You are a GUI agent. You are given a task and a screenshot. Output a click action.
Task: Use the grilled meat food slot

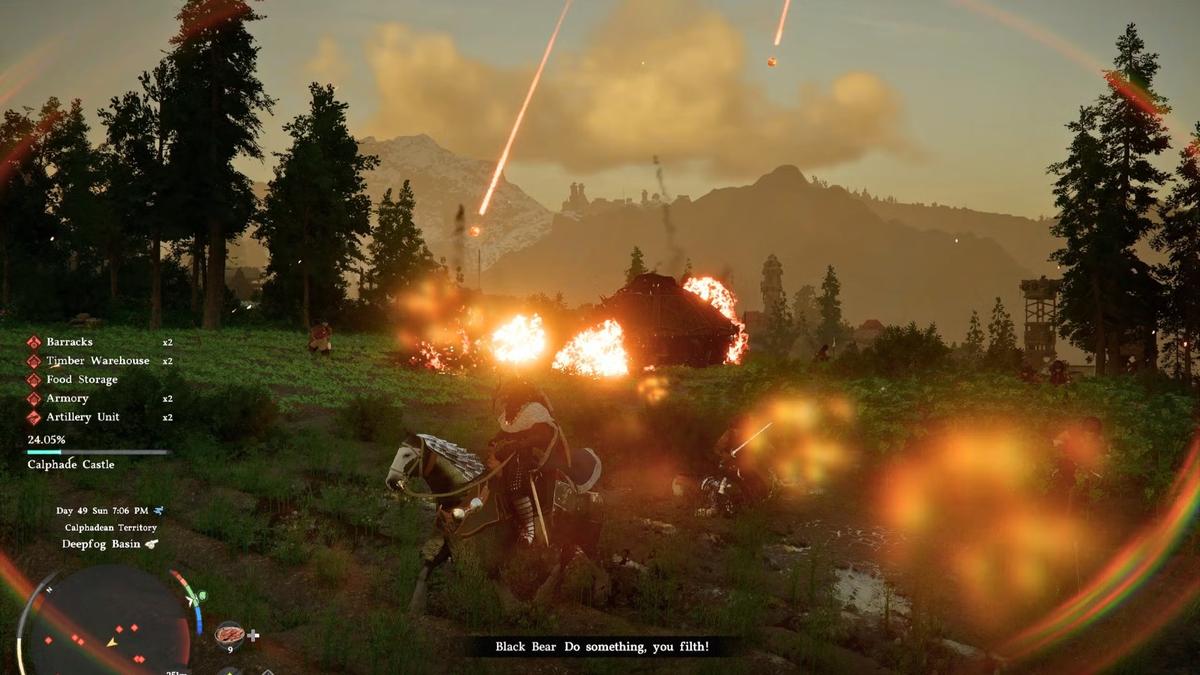pos(229,634)
